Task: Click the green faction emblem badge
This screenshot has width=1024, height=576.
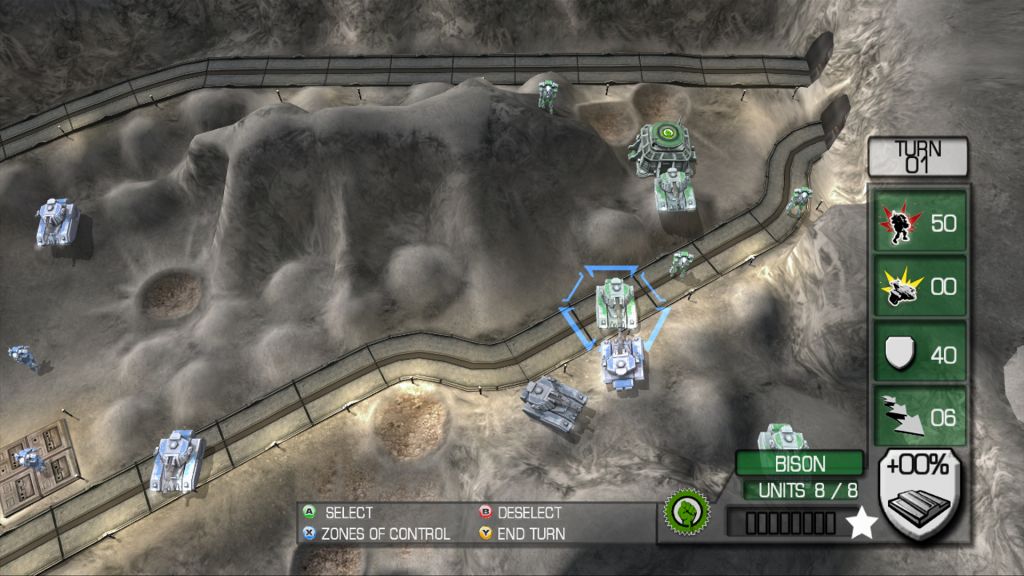Action: [687, 512]
